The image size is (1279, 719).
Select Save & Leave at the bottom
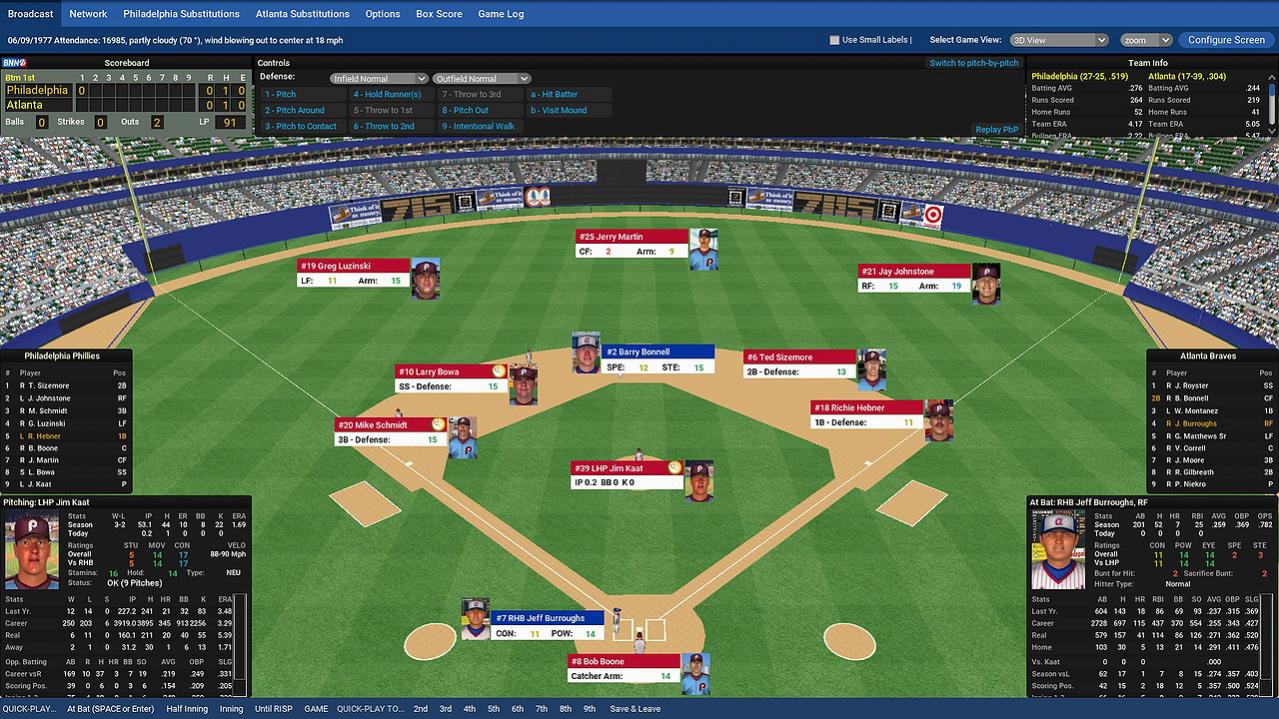tap(635, 709)
